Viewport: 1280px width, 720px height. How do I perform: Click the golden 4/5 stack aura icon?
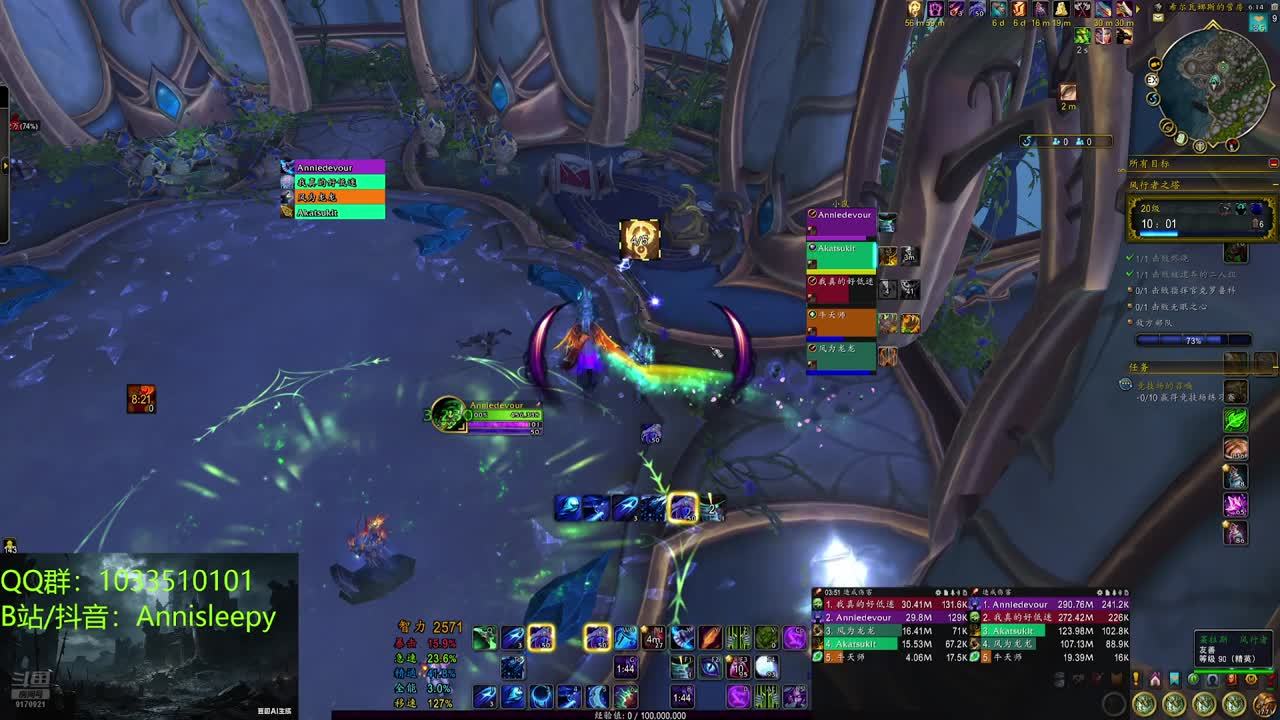[x=640, y=240]
